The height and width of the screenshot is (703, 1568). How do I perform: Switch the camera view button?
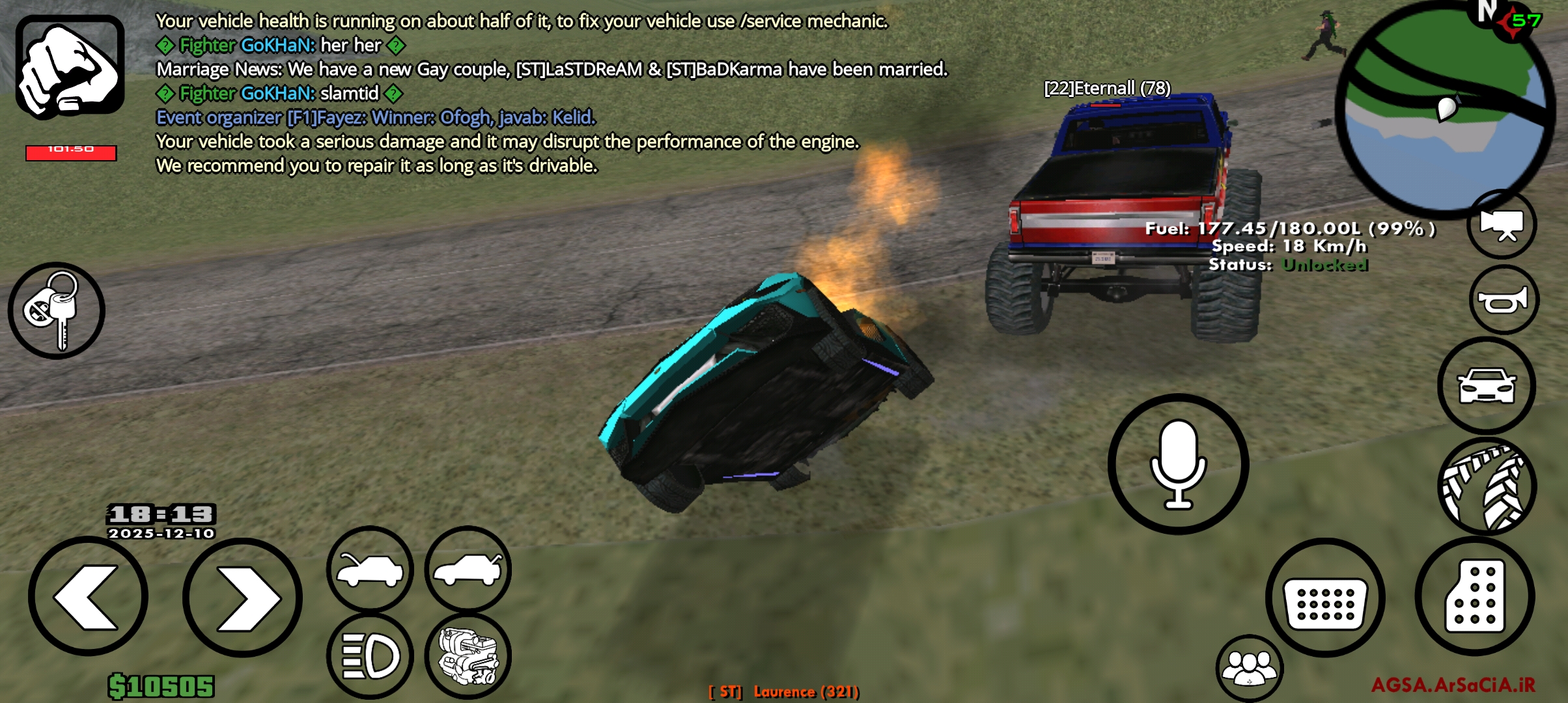[x=1502, y=225]
